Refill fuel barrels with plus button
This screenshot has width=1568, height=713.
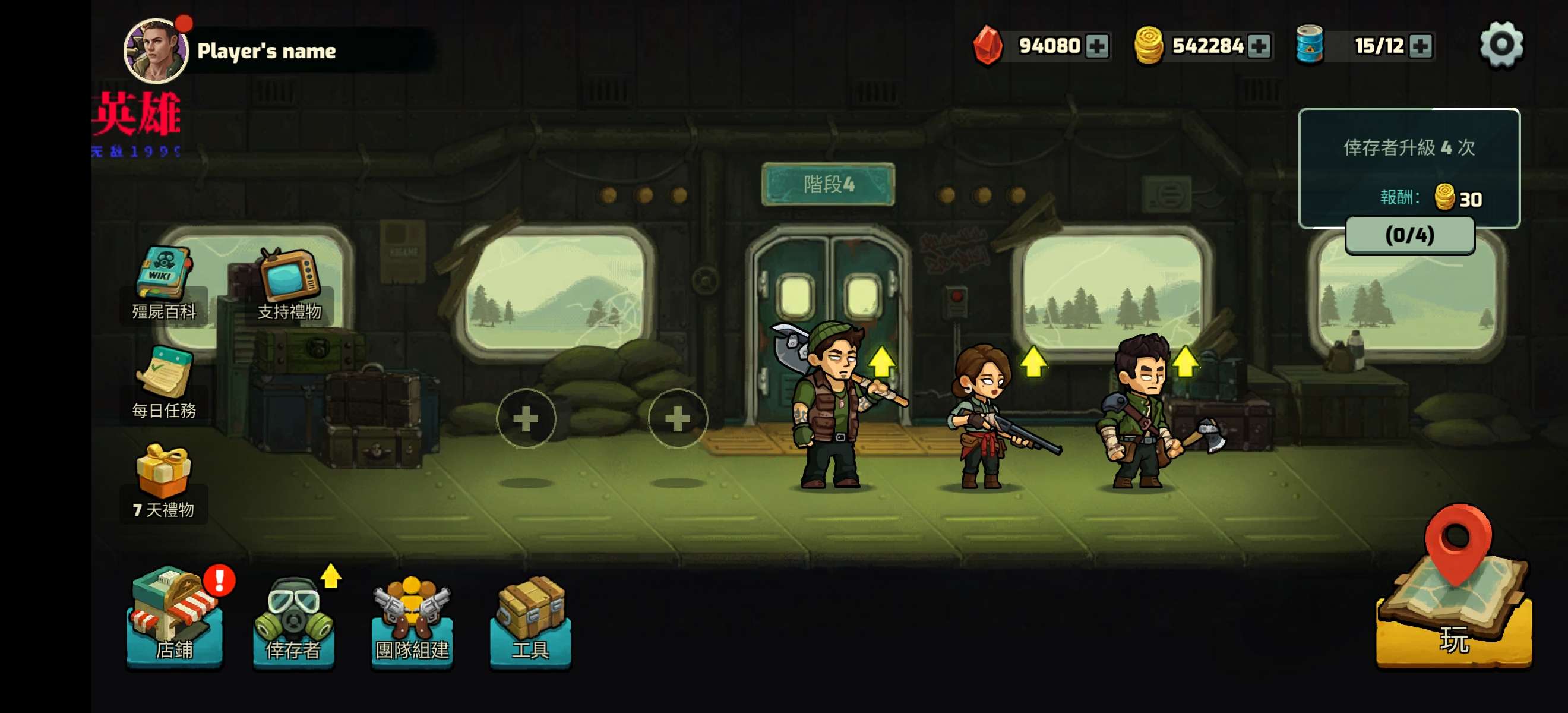[x=1420, y=46]
